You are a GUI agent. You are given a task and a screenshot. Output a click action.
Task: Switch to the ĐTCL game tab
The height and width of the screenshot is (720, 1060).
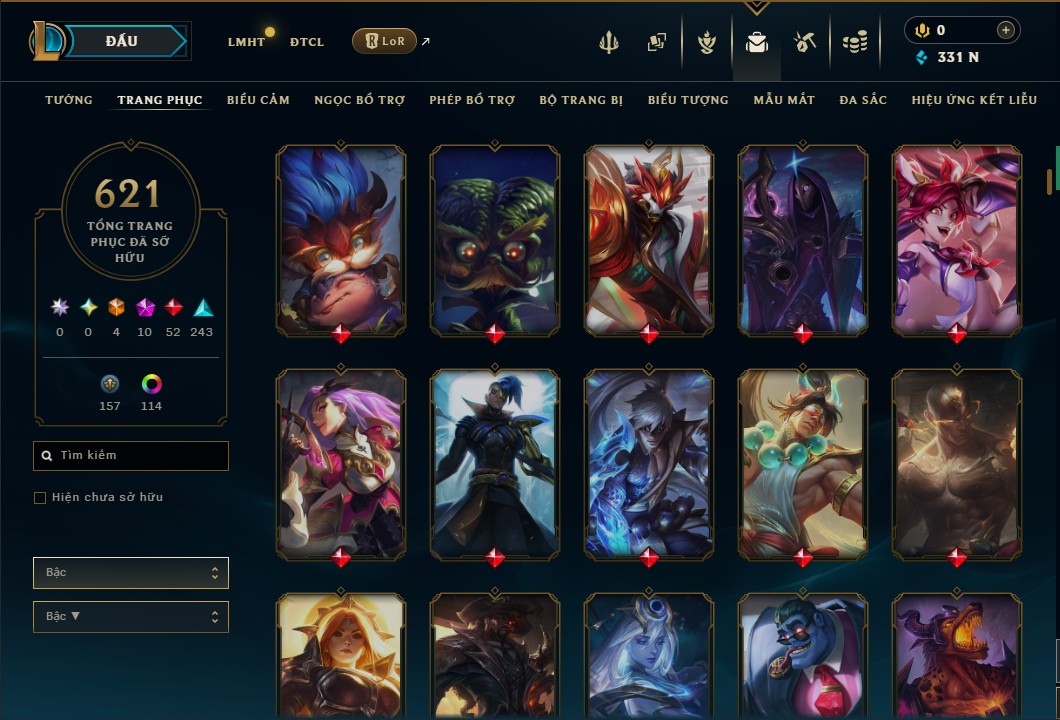(x=307, y=42)
